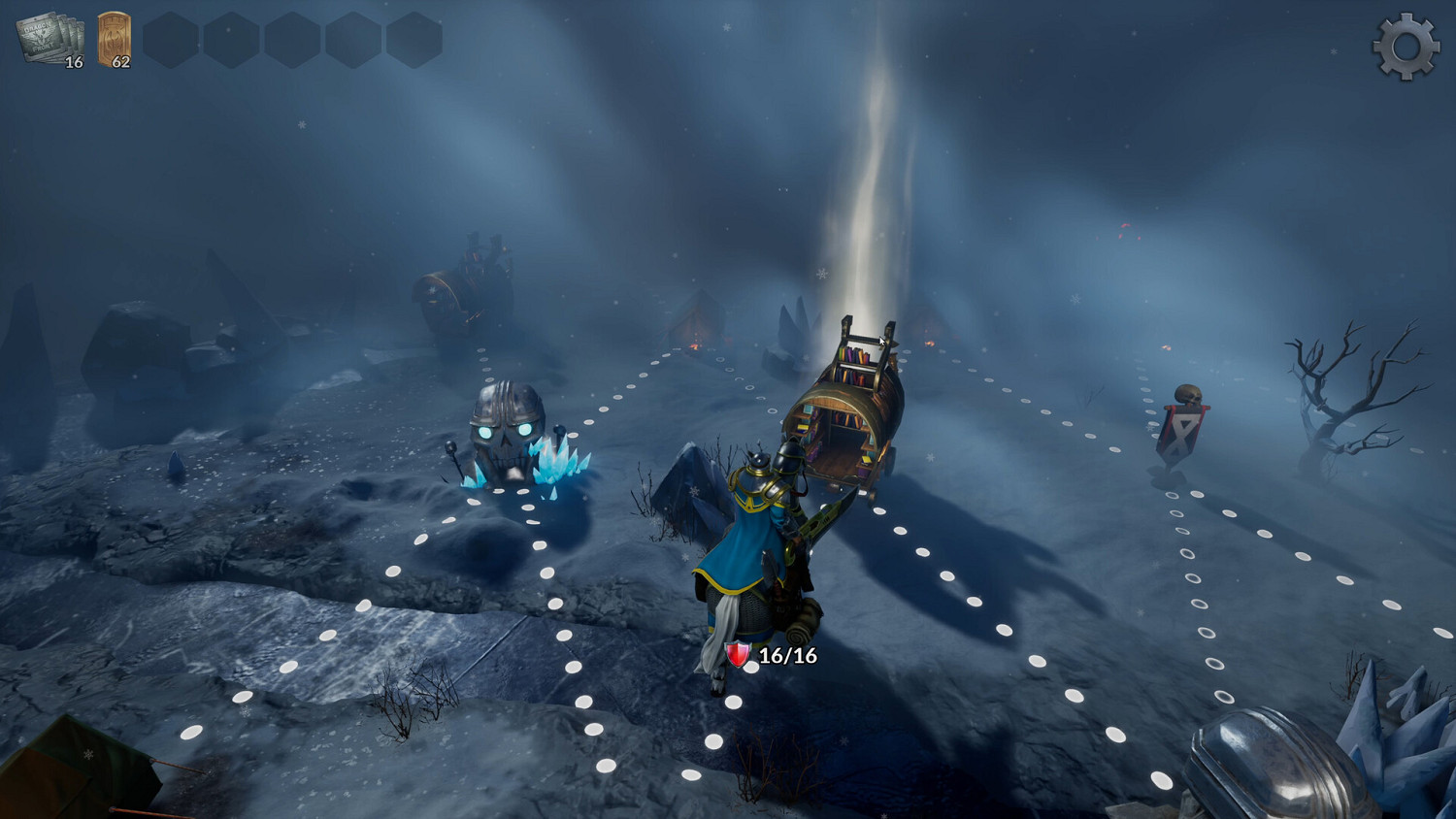
Task: Click the gold medallion showing 62
Action: click(110, 37)
